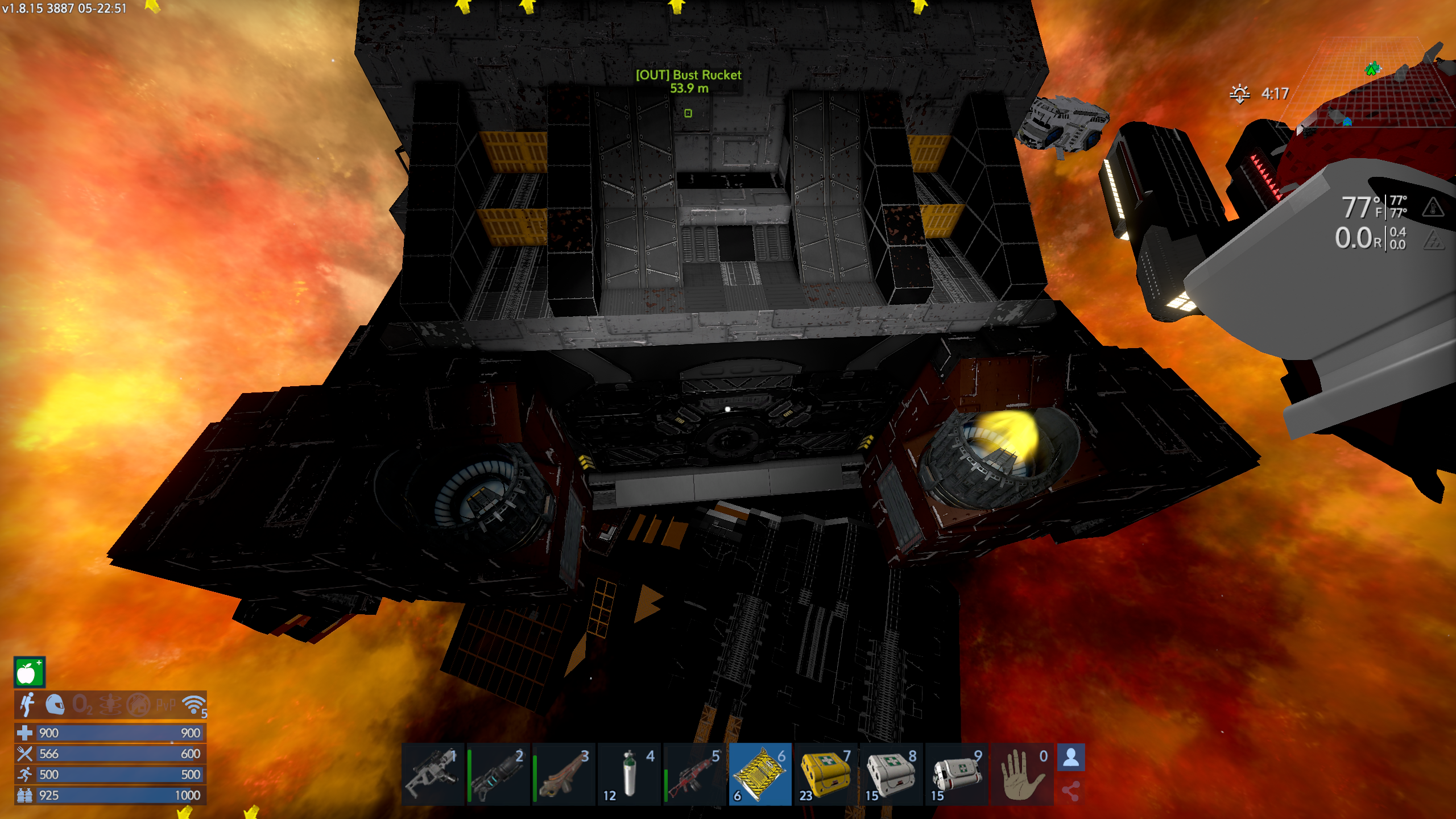The width and height of the screenshot is (1456, 819).
Task: Select the red assault rifle in slot 5
Action: (695, 773)
